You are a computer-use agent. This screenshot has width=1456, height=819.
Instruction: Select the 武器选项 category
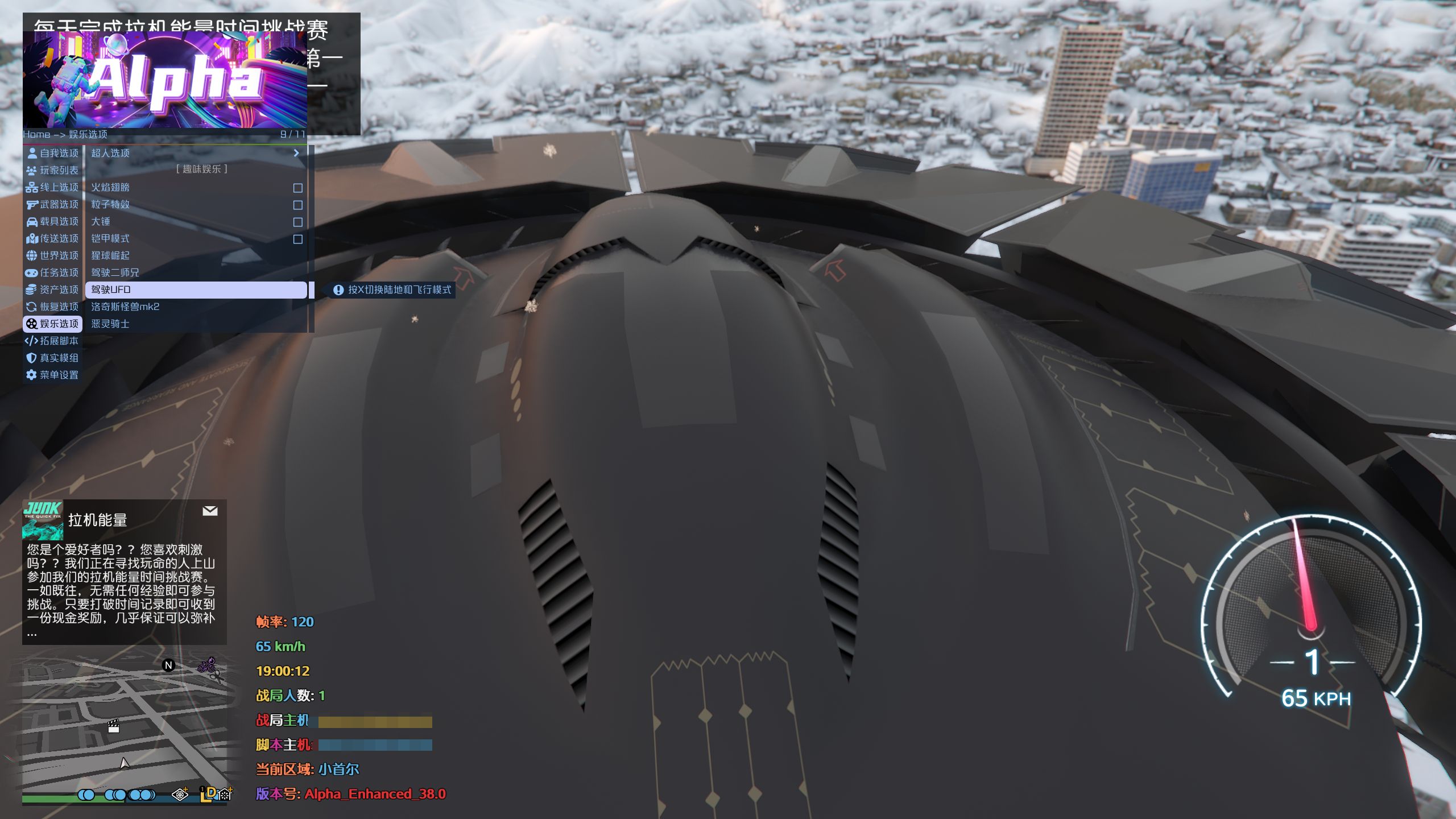pyautogui.click(x=53, y=204)
